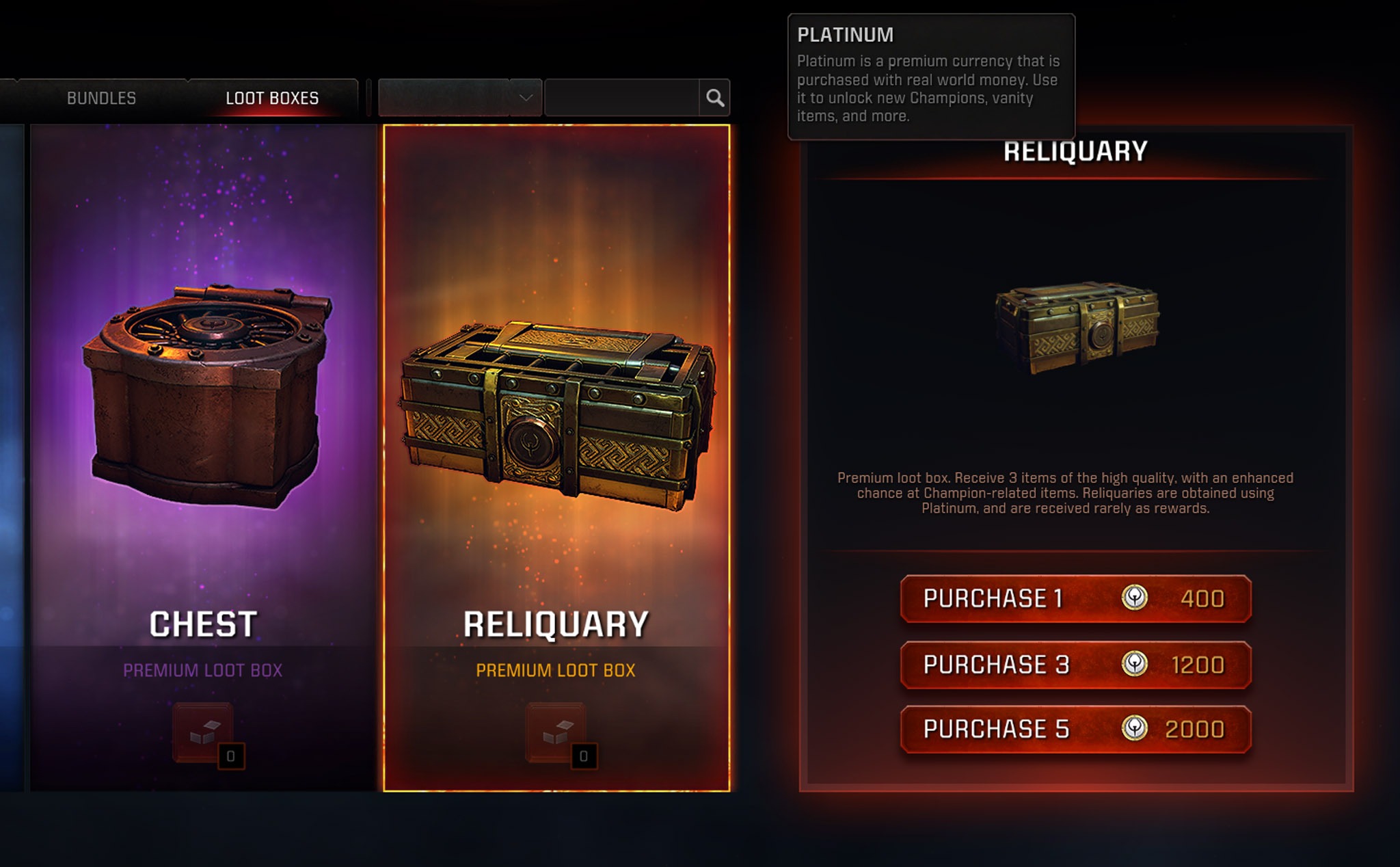The height and width of the screenshot is (867, 1400).
Task: Open owned Reliquary inventory icon
Action: click(x=556, y=732)
